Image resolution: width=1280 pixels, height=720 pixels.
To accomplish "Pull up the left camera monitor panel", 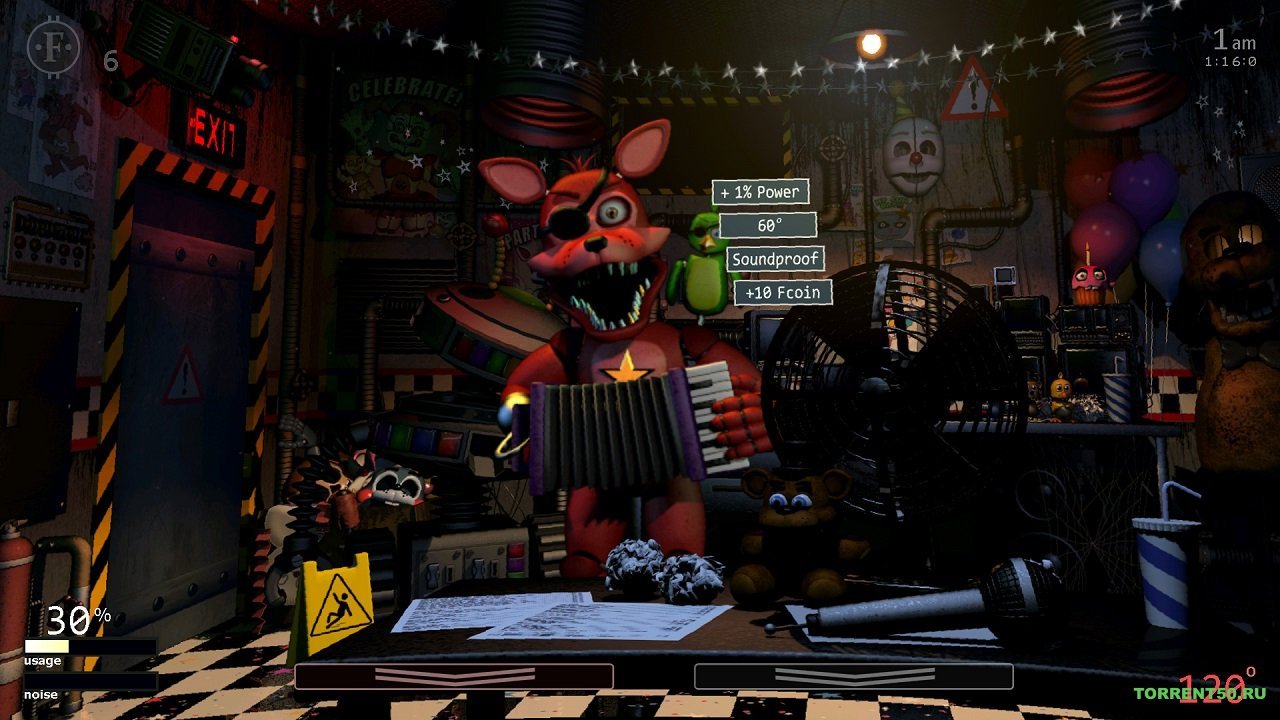I will (455, 677).
